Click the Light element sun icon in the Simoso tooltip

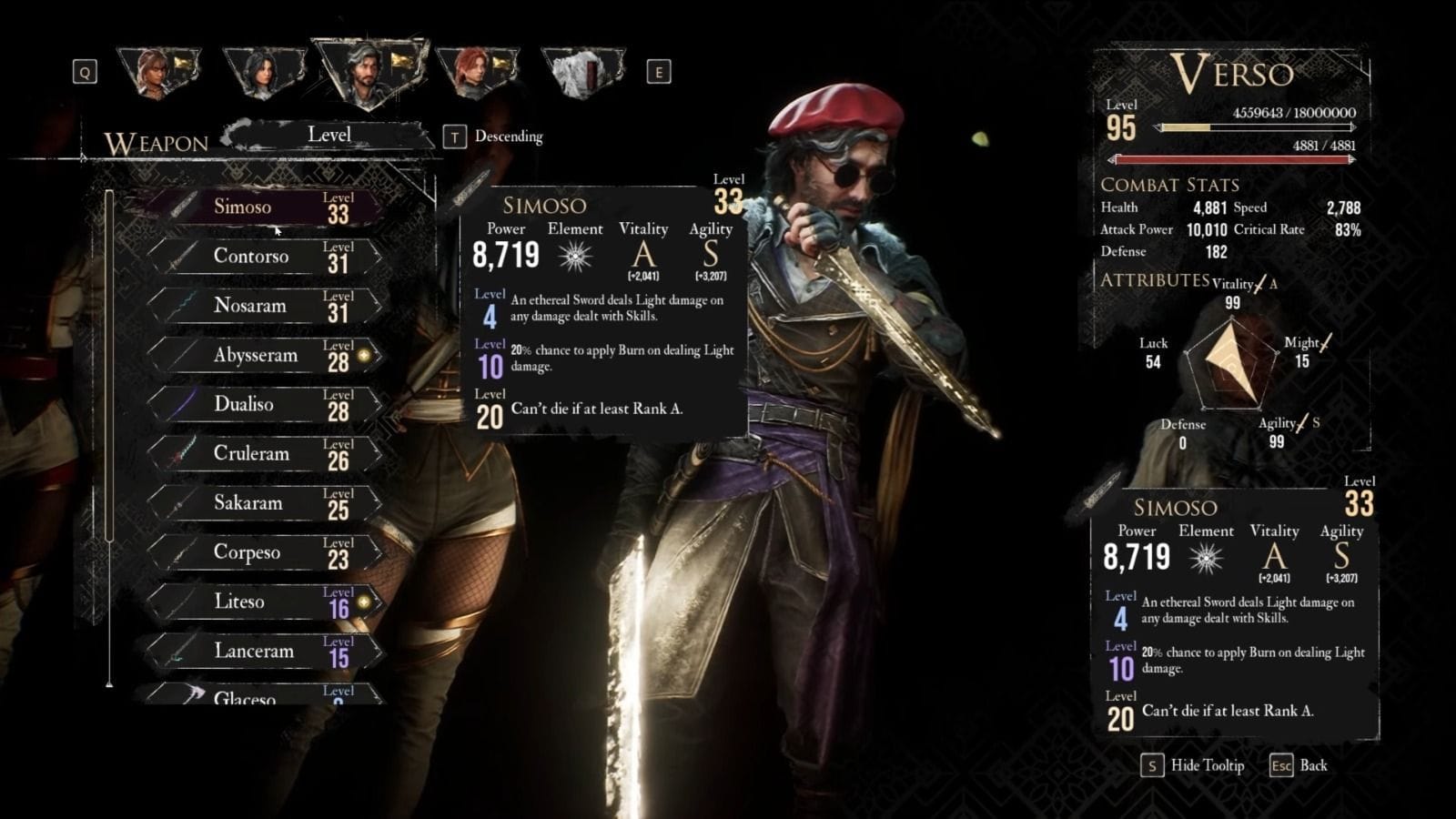[573, 258]
